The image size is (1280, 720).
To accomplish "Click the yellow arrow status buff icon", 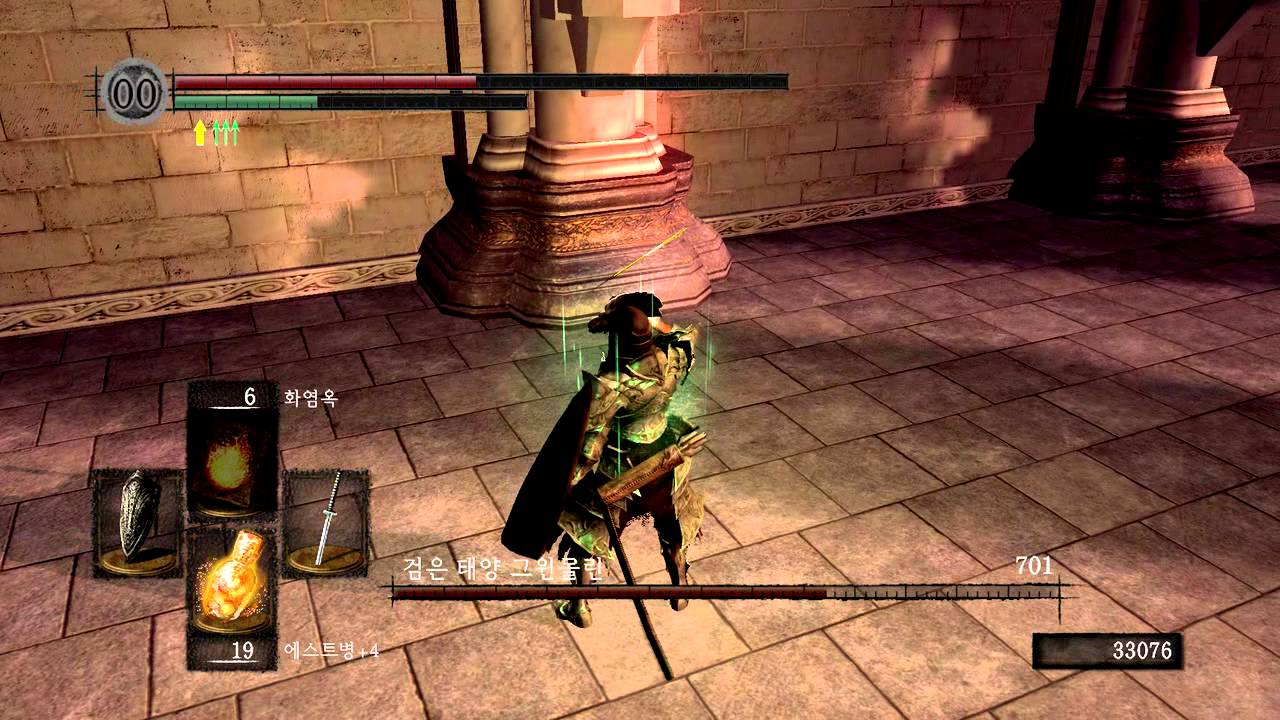I will pos(200,133).
